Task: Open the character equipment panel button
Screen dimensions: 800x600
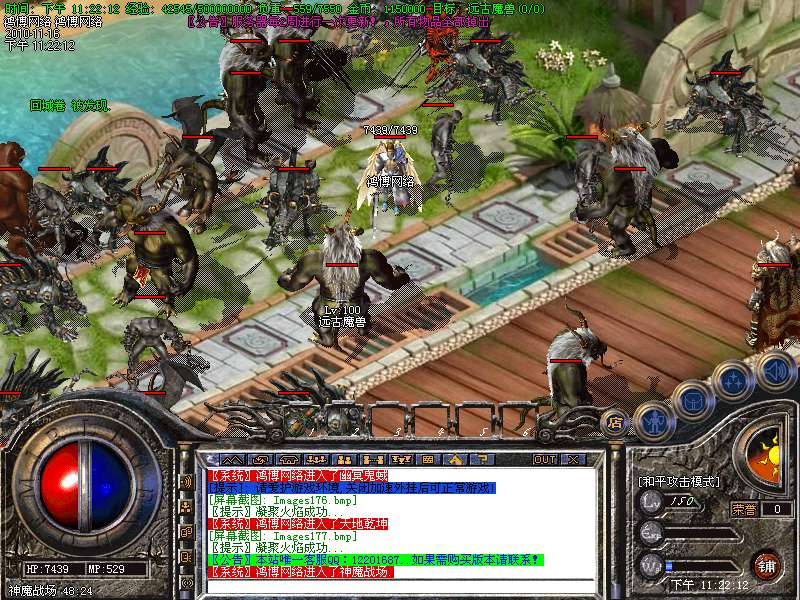Action: [x=654, y=422]
